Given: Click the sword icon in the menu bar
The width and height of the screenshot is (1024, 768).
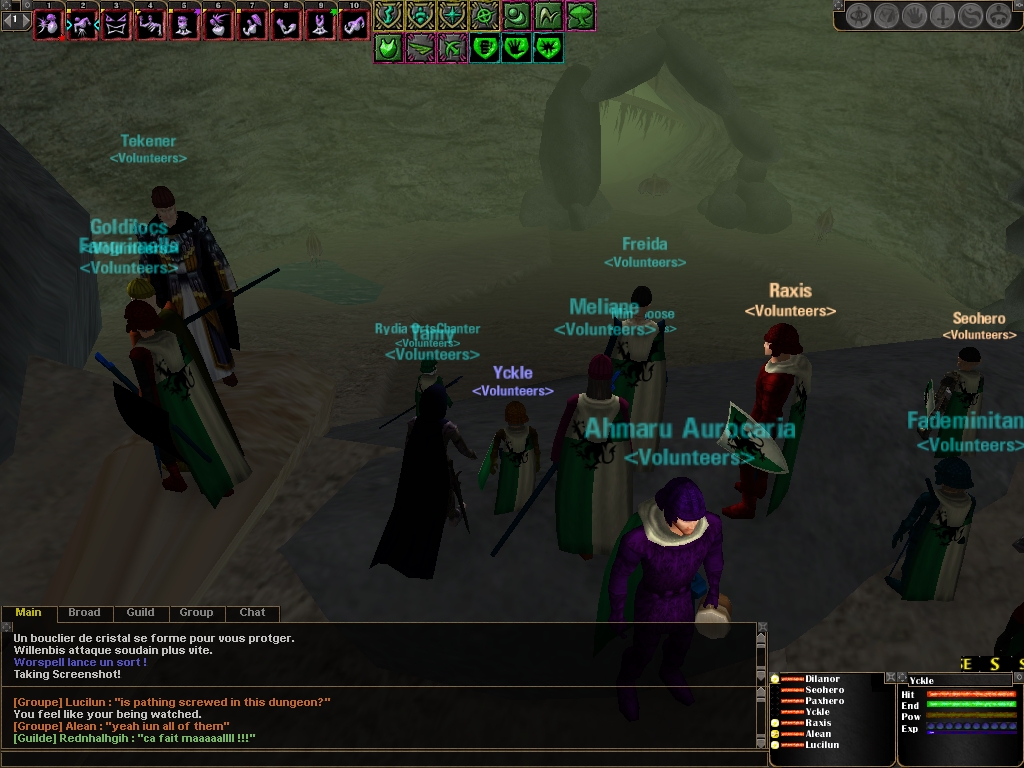Looking at the screenshot, I should (x=942, y=16).
